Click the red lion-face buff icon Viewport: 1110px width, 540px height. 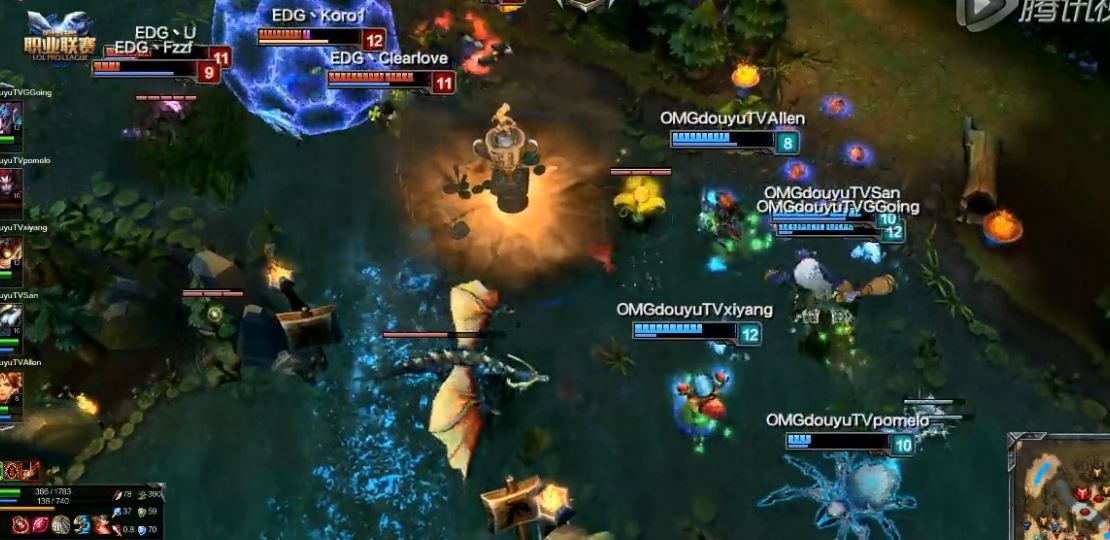coord(14,469)
